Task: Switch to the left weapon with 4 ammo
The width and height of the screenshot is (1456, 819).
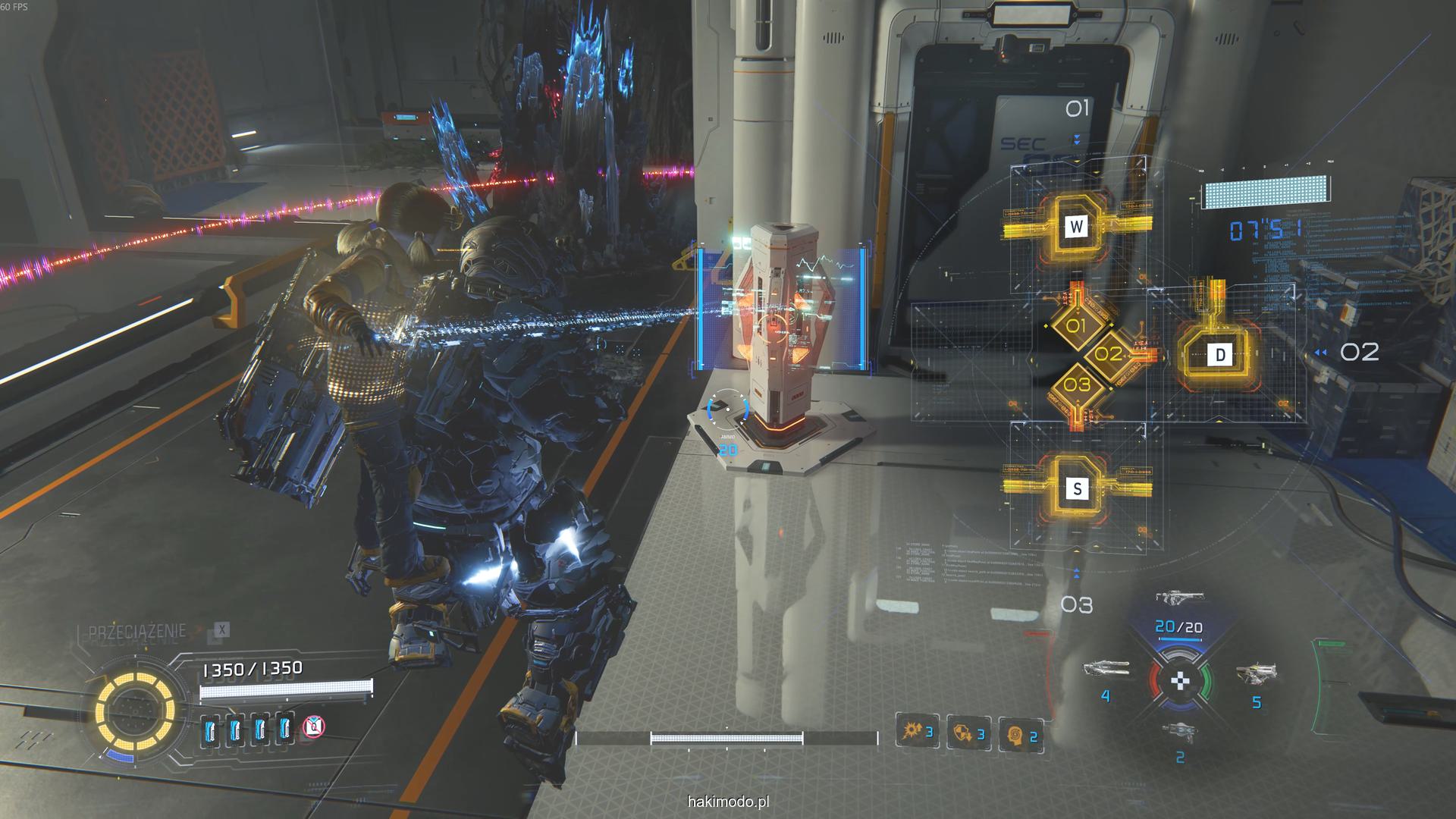Action: [1106, 670]
